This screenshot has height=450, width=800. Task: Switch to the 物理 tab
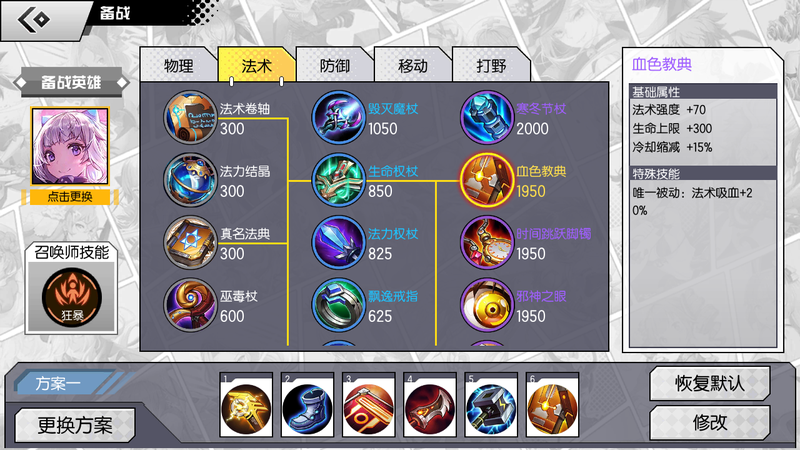point(178,66)
